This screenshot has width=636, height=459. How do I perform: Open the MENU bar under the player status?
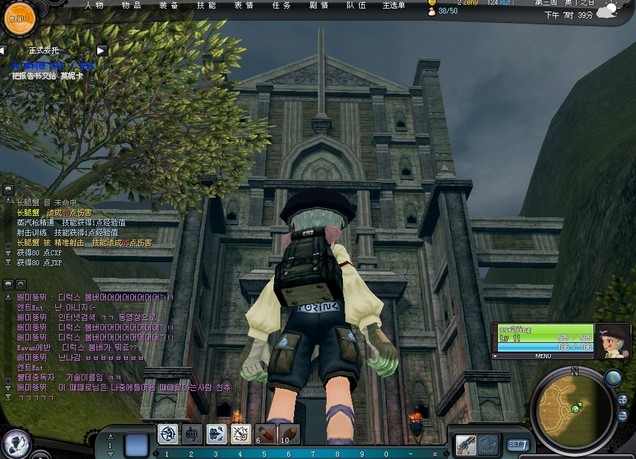(543, 355)
